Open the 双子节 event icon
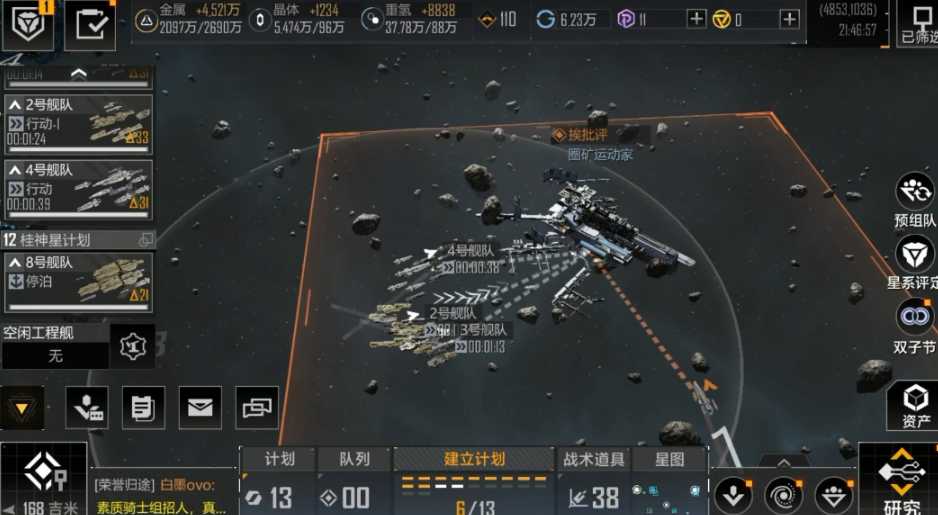 click(x=915, y=326)
